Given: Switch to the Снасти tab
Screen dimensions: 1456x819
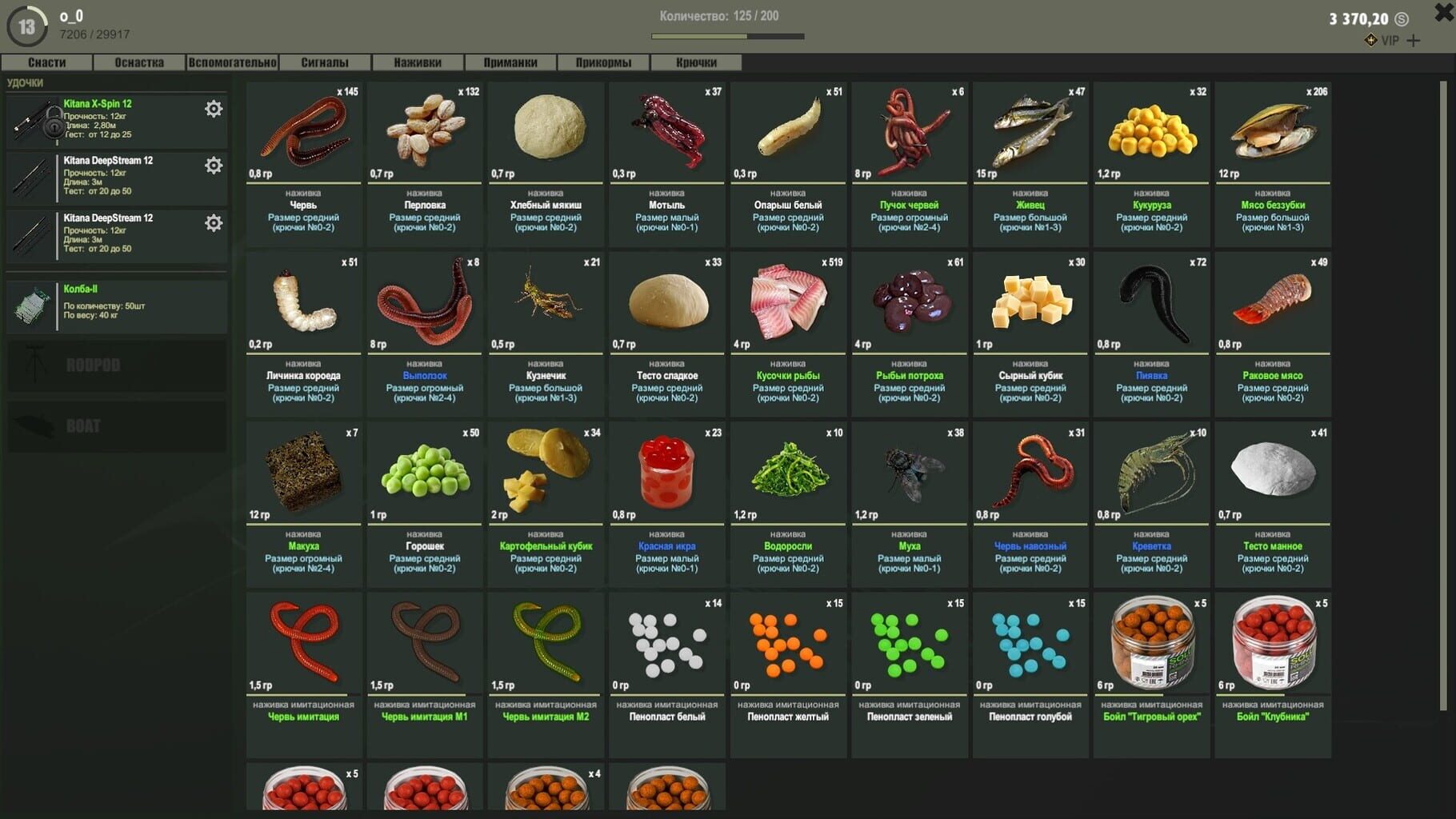Looking at the screenshot, I should pyautogui.click(x=47, y=62).
